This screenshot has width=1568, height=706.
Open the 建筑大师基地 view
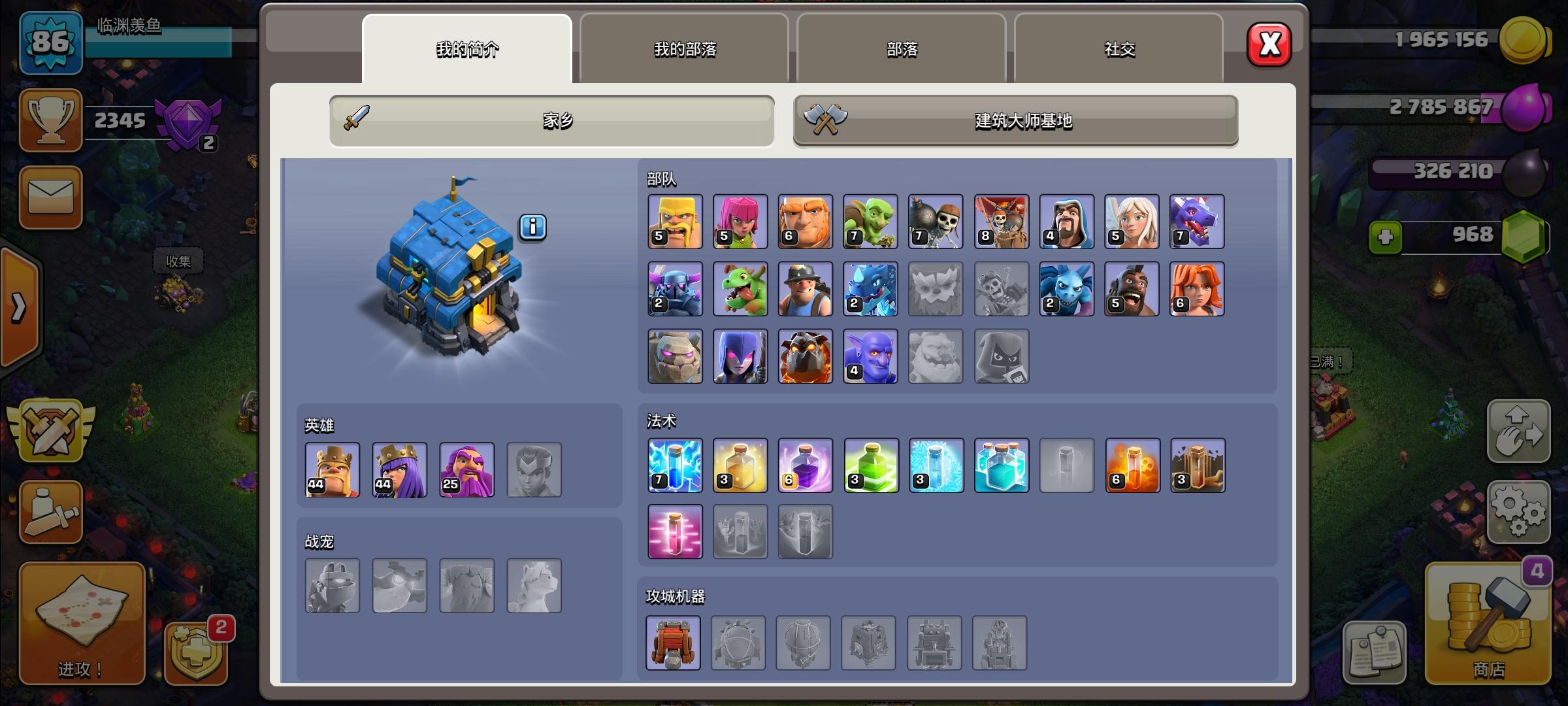(x=1015, y=121)
